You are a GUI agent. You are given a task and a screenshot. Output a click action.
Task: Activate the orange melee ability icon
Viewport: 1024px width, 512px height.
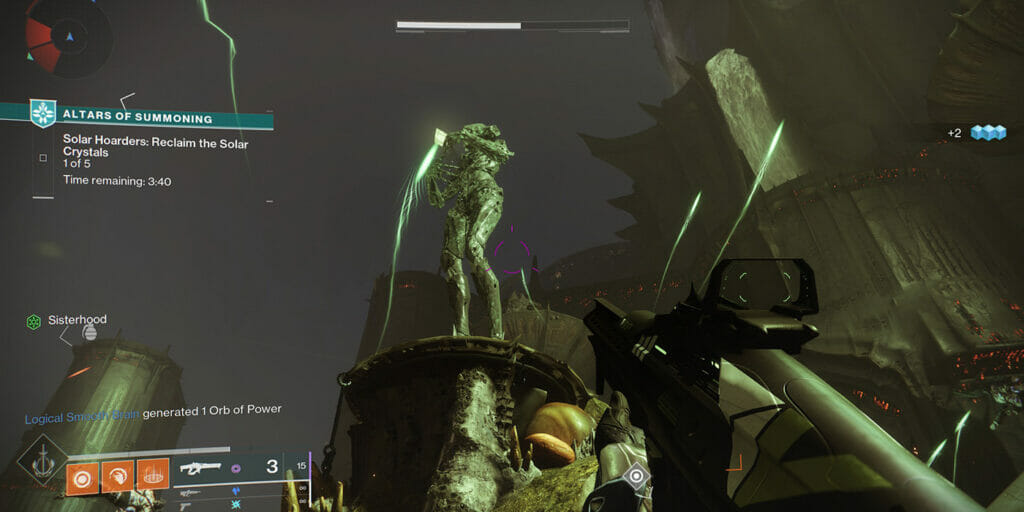coord(118,474)
